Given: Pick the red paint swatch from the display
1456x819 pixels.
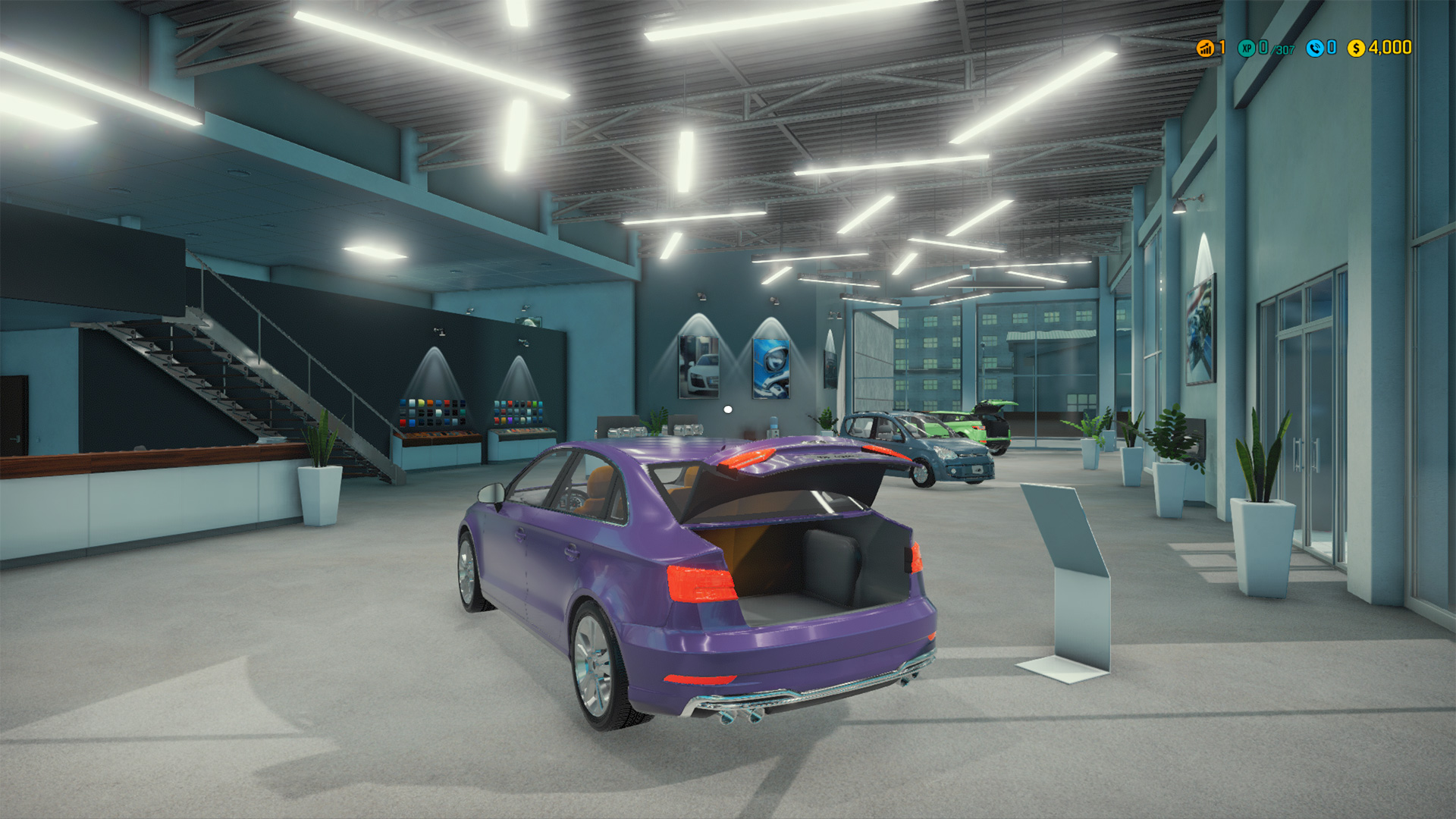Looking at the screenshot, I should (x=402, y=422).
